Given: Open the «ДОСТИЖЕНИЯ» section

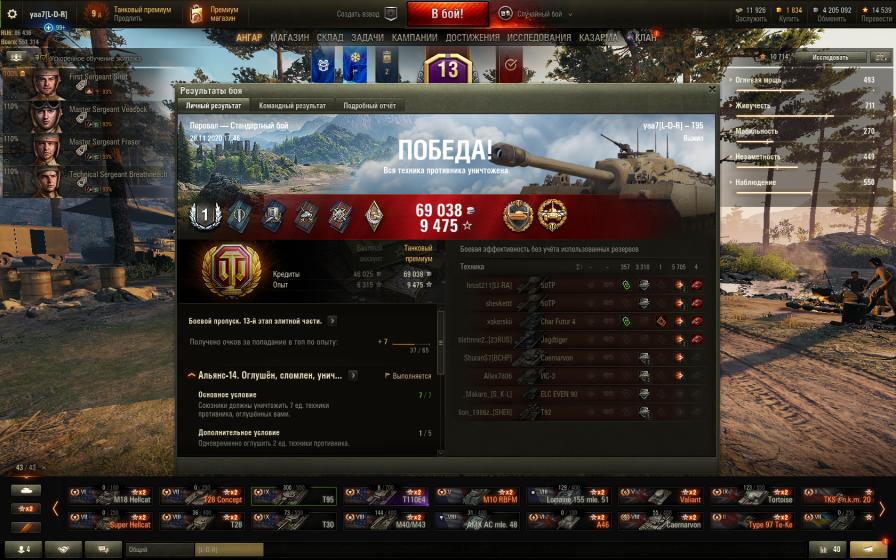Looking at the screenshot, I should [473, 38].
